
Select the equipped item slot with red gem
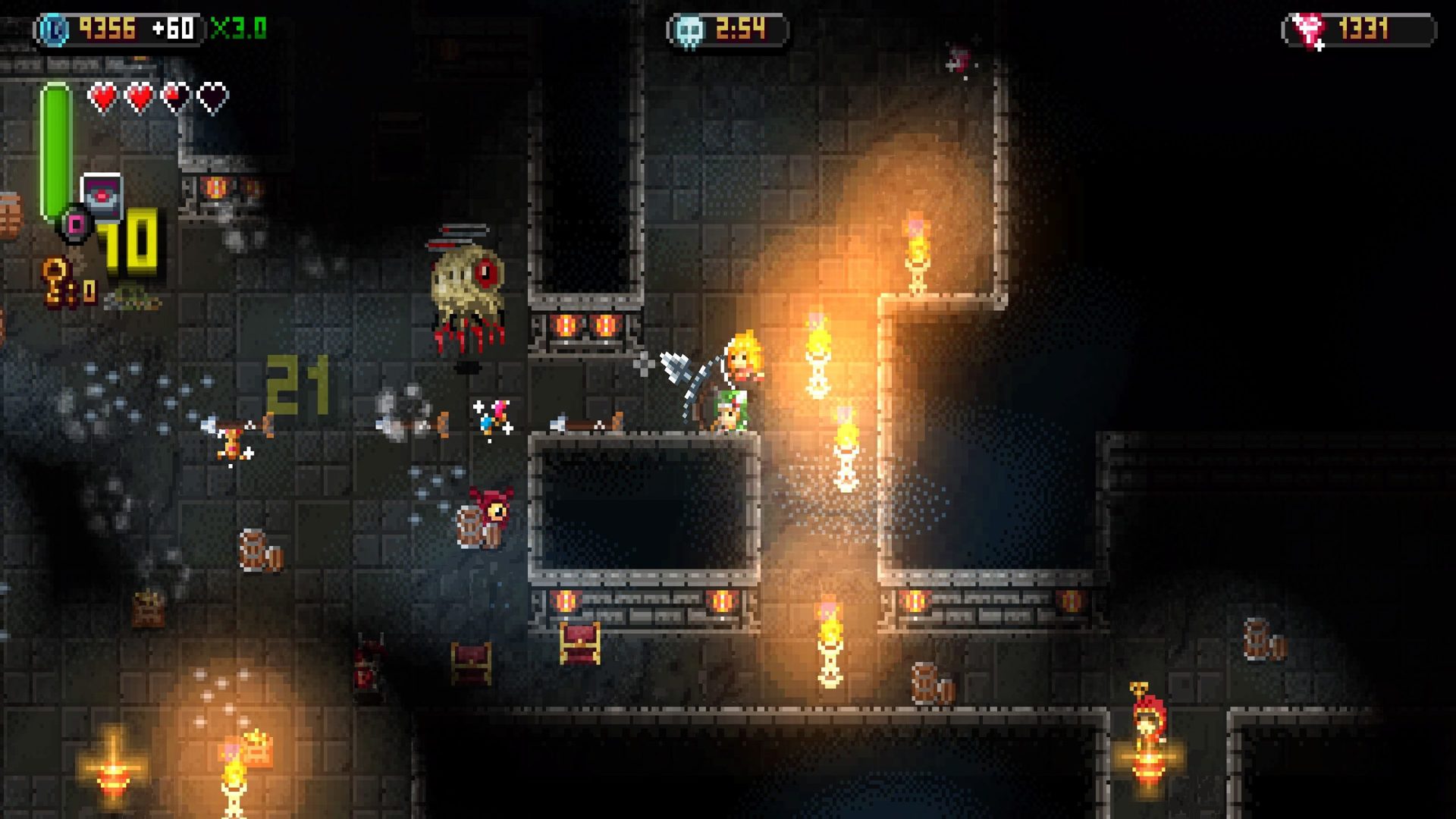point(102,196)
